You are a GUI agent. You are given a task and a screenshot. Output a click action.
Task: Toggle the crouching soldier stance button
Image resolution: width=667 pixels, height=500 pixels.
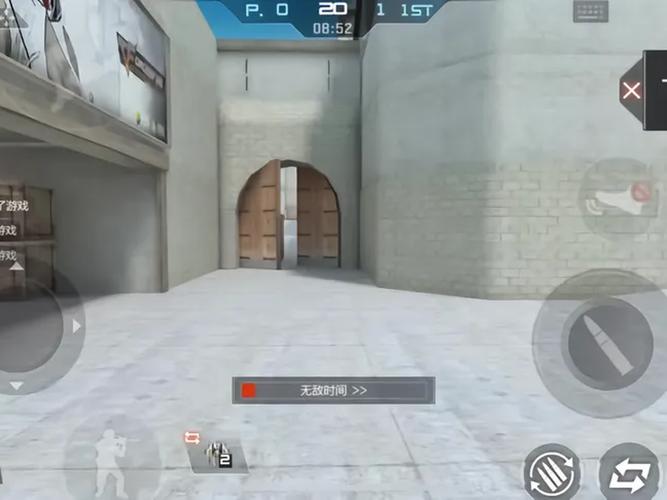(x=113, y=457)
